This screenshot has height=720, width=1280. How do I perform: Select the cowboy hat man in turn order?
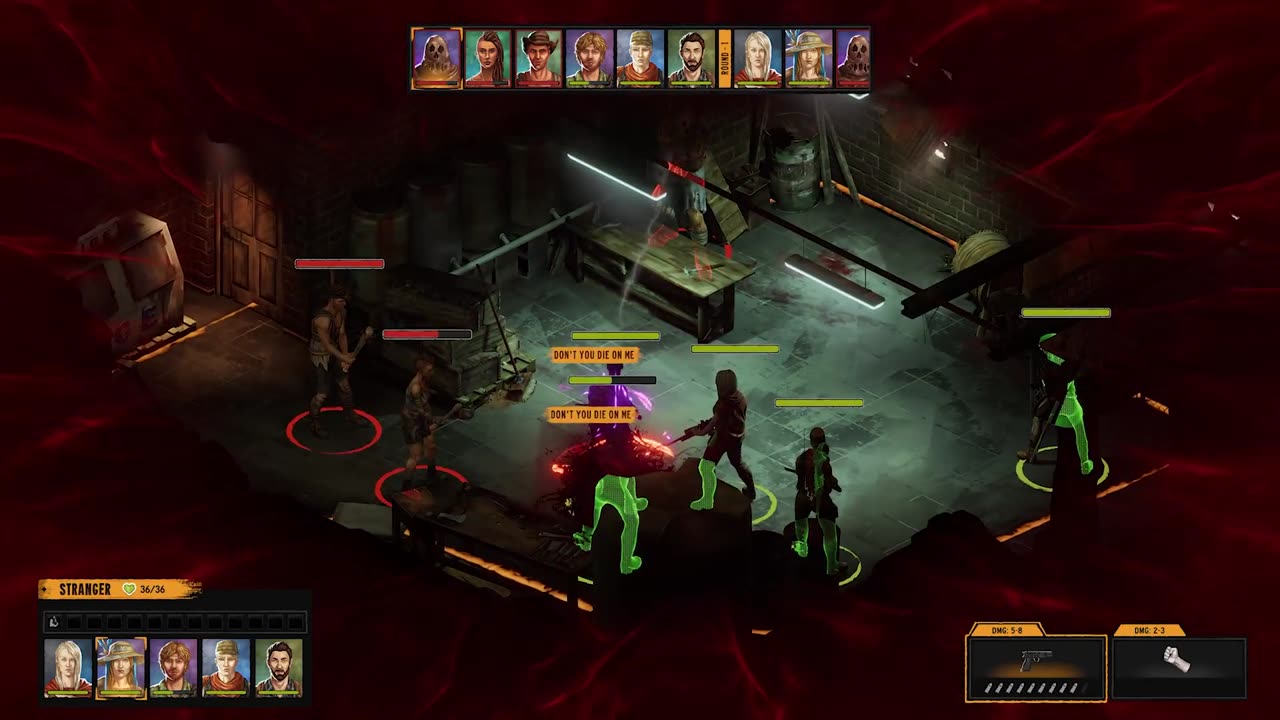pos(538,58)
